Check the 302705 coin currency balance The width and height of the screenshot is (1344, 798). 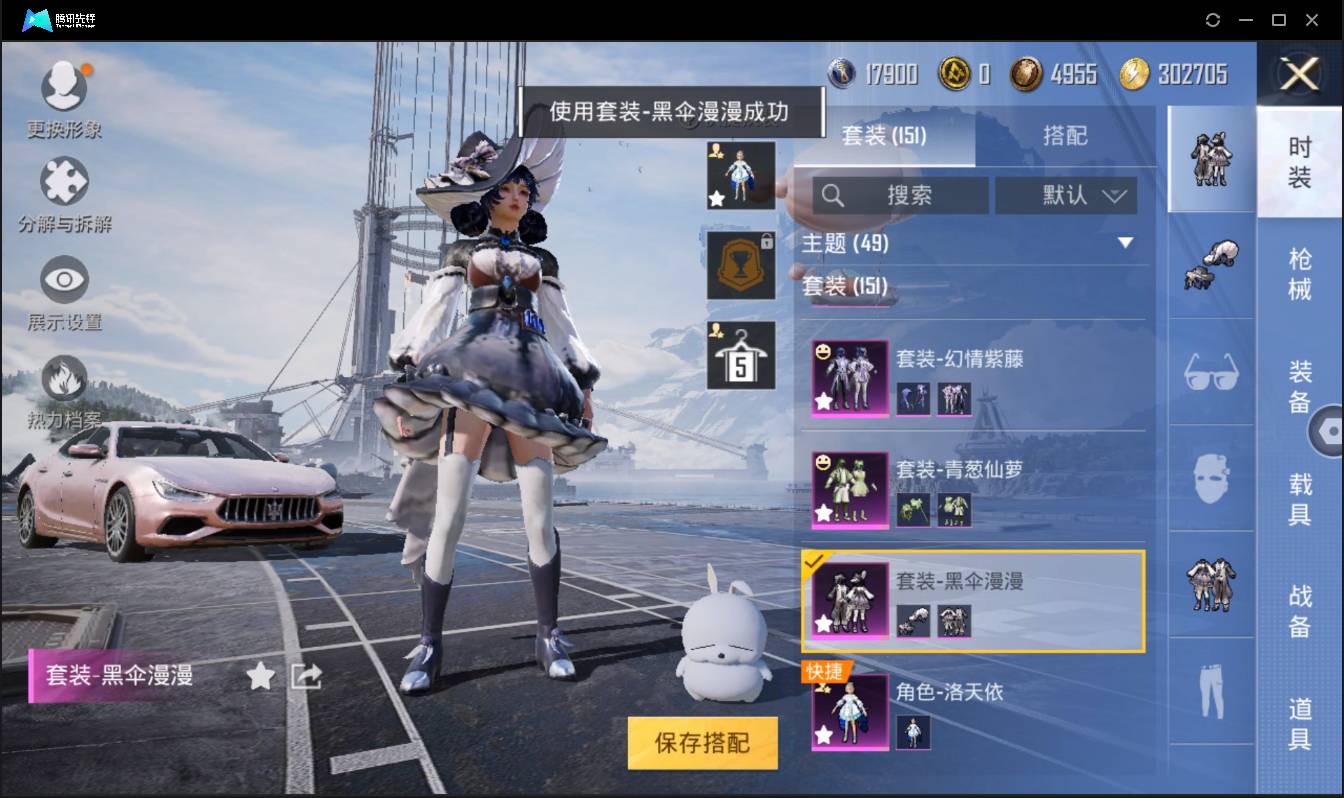coord(1181,73)
